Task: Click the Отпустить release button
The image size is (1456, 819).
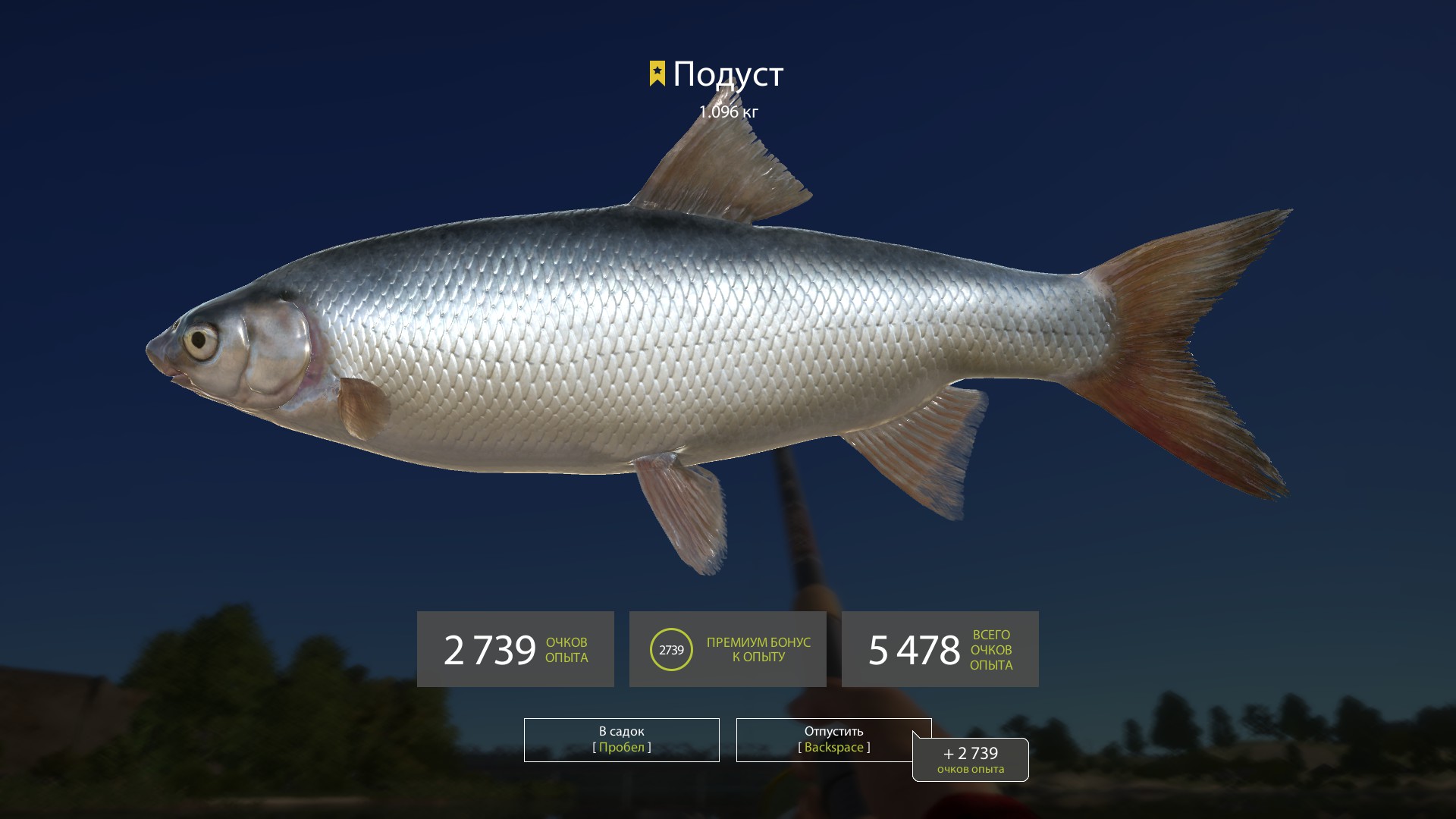Action: point(834,739)
